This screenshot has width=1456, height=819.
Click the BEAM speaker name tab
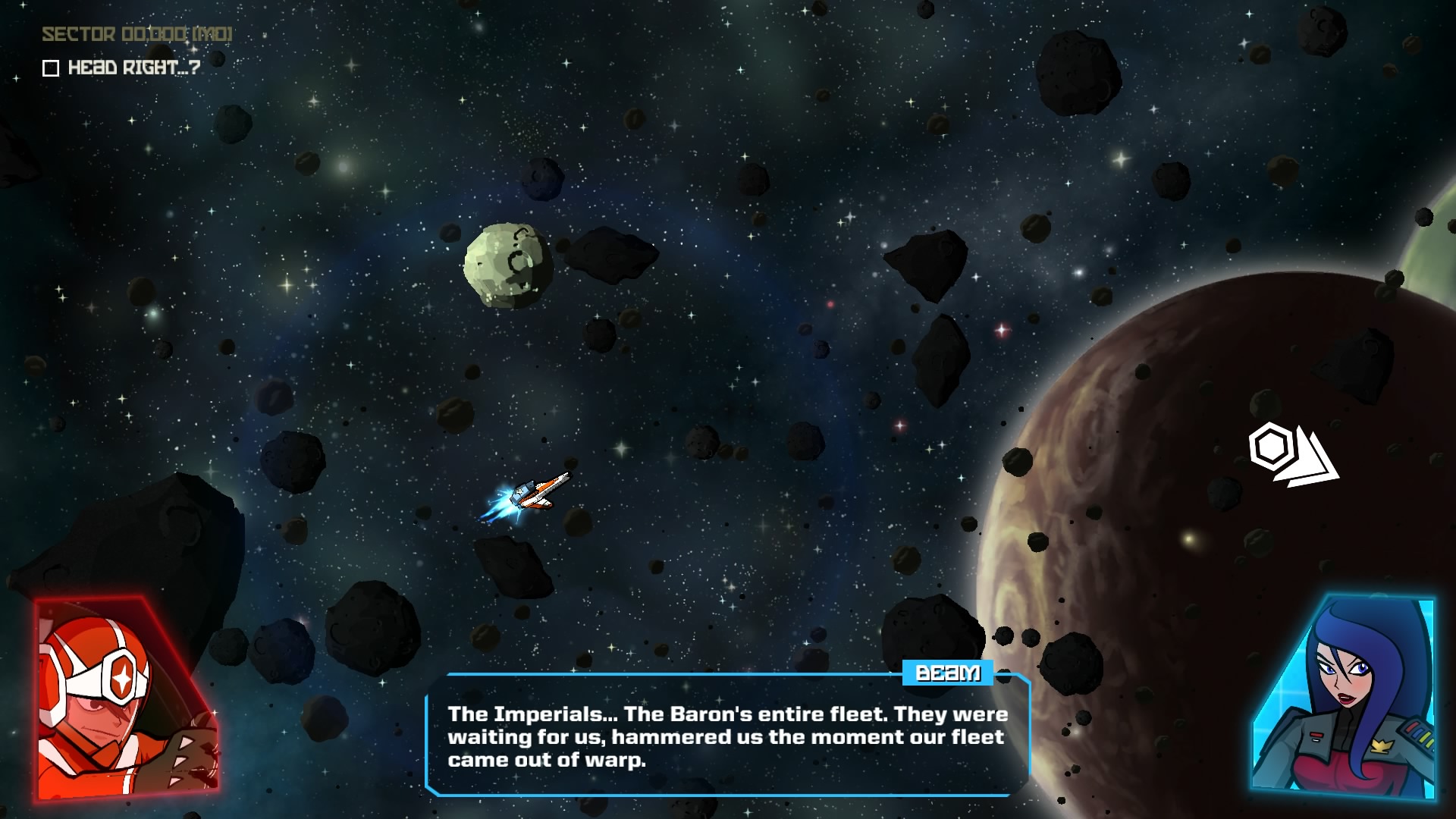946,673
